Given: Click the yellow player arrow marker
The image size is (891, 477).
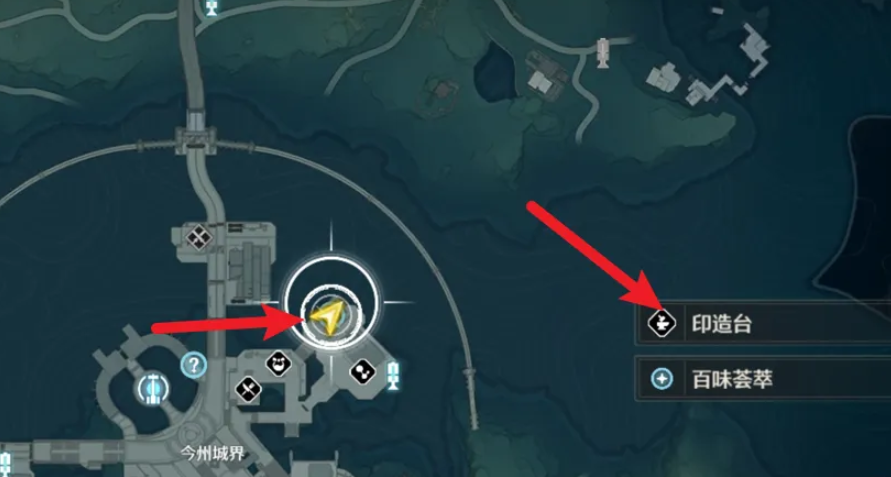Looking at the screenshot, I should pyautogui.click(x=325, y=316).
